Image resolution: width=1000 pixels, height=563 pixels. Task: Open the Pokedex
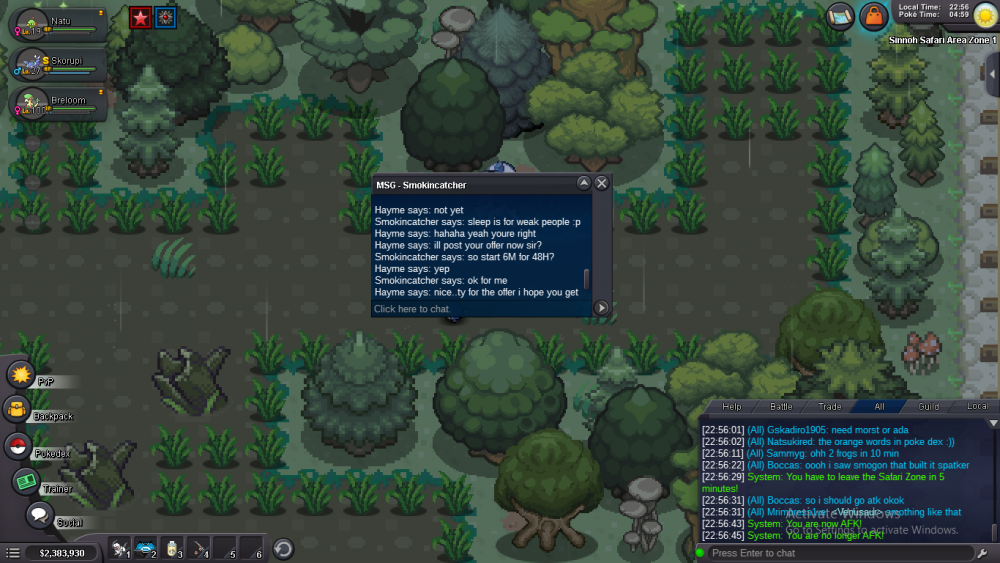click(17, 446)
